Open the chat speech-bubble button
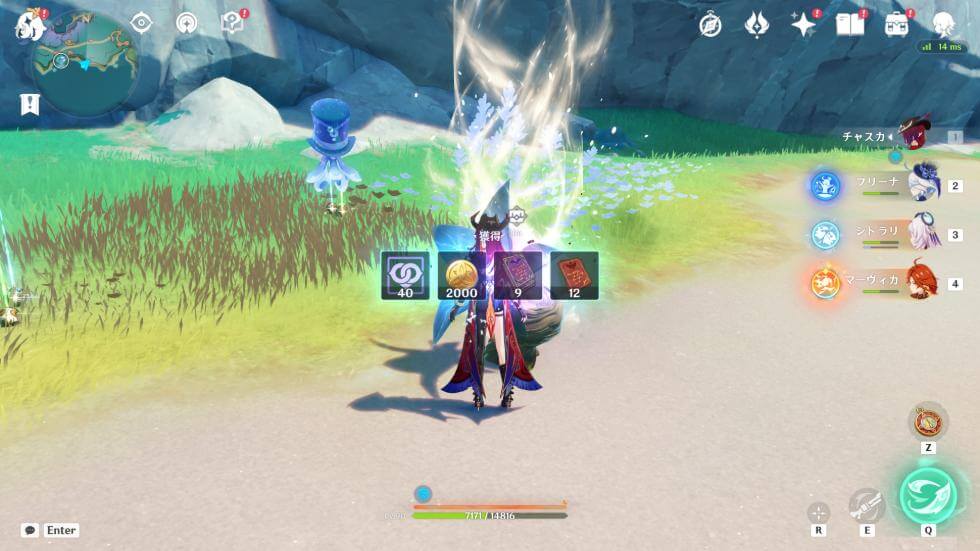This screenshot has width=980, height=551. click(x=30, y=530)
